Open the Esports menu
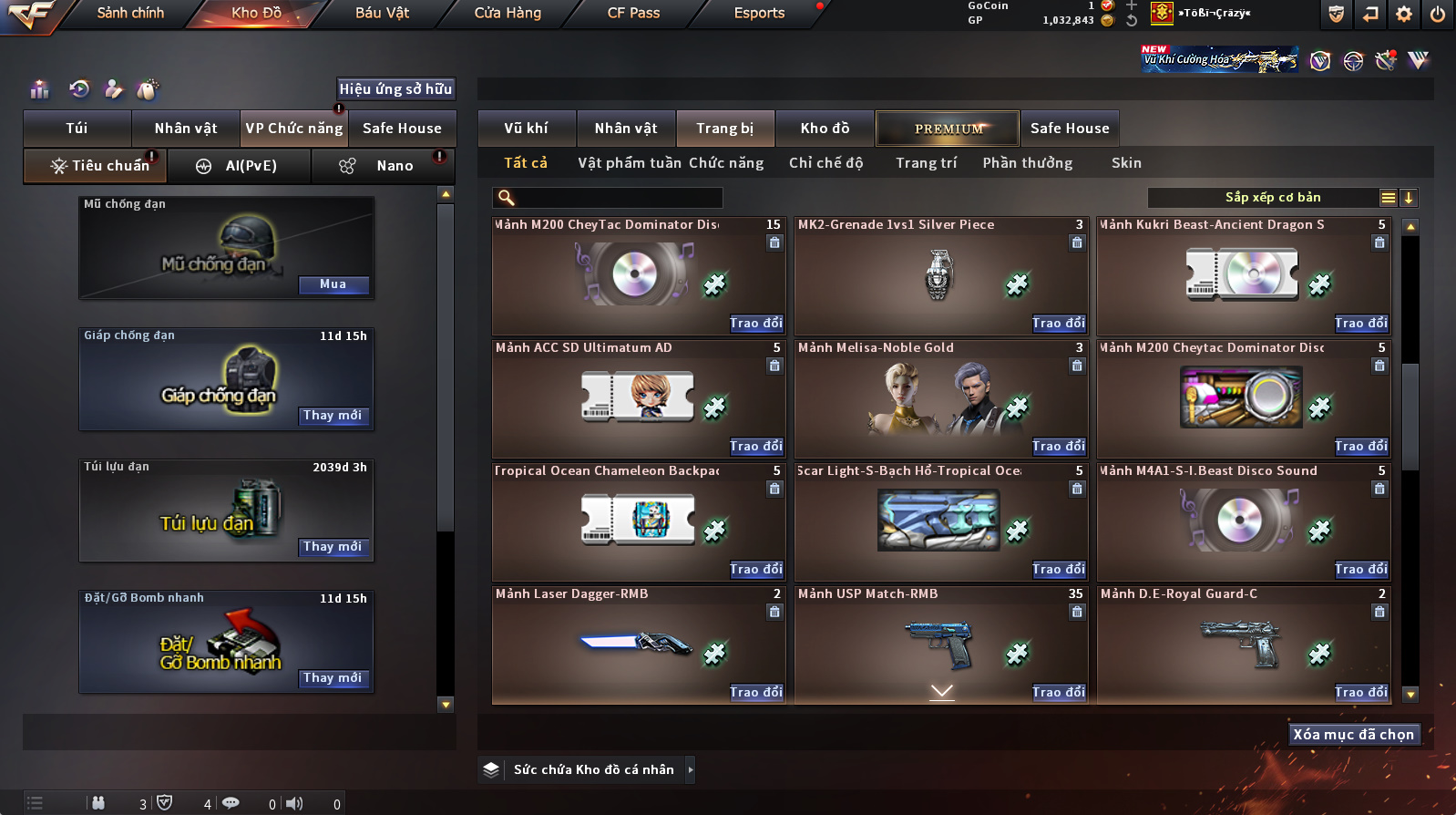This screenshot has width=1456, height=815. click(759, 13)
